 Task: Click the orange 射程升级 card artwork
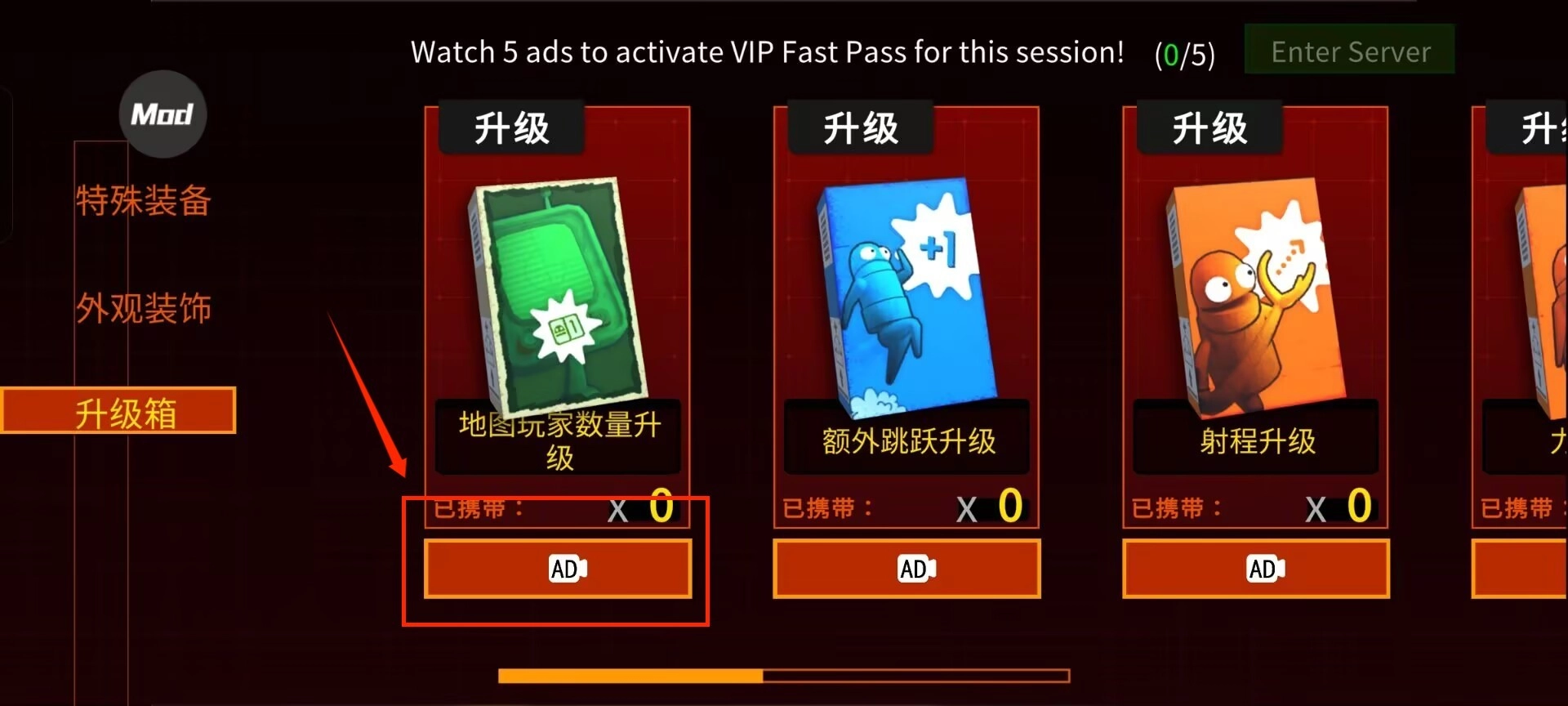pyautogui.click(x=1254, y=294)
